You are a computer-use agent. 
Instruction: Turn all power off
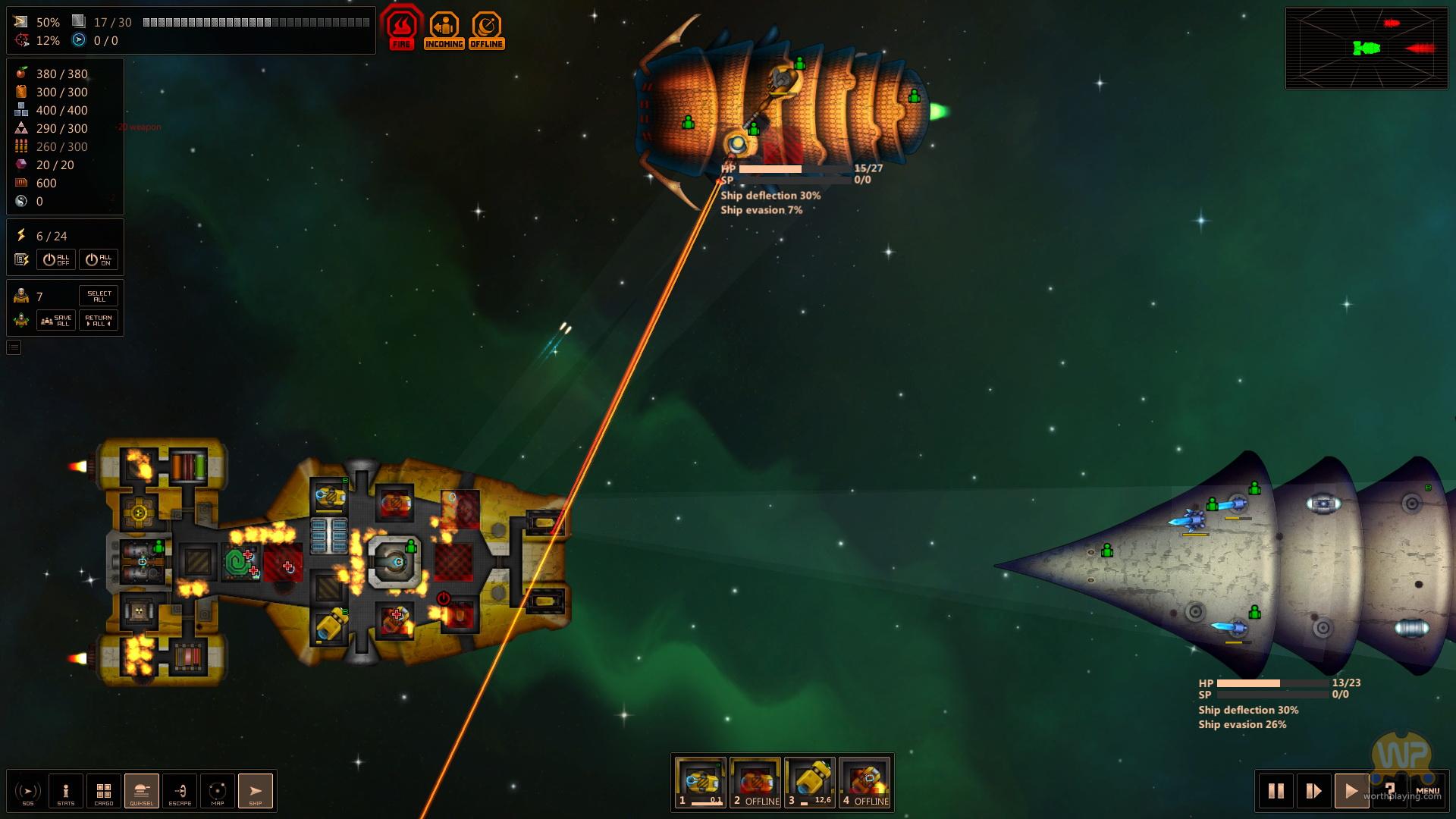coord(56,259)
